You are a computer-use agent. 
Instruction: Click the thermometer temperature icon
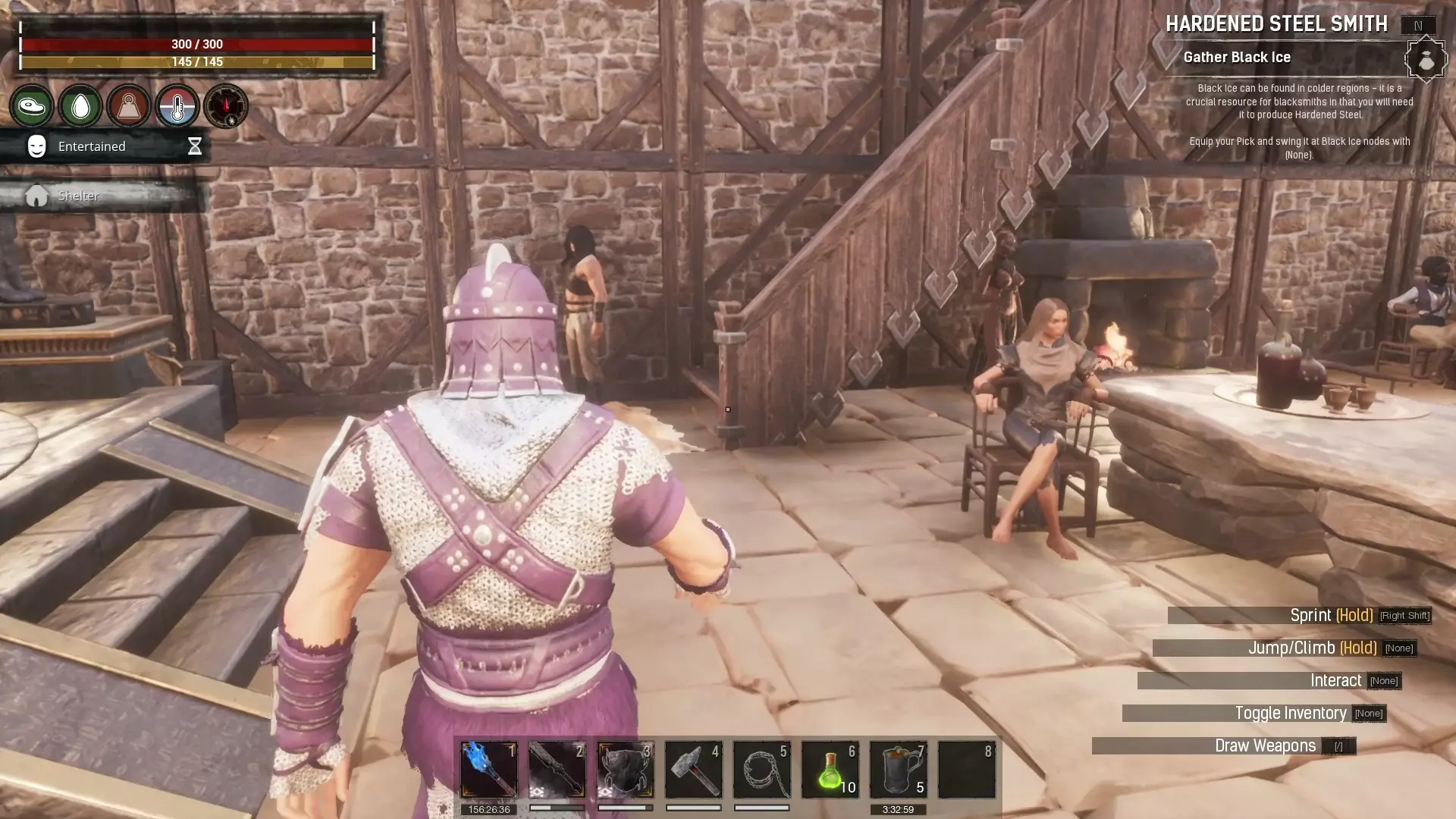(177, 106)
